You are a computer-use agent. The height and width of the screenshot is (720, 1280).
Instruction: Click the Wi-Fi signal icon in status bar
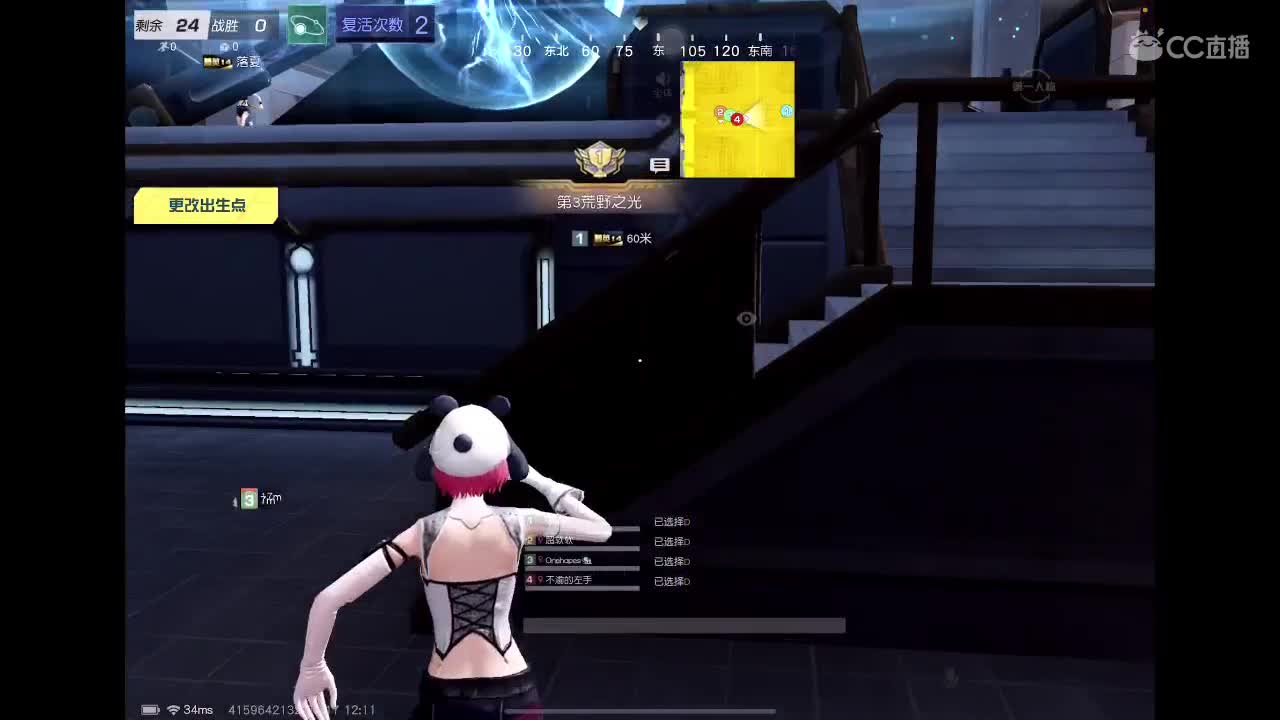(x=174, y=709)
